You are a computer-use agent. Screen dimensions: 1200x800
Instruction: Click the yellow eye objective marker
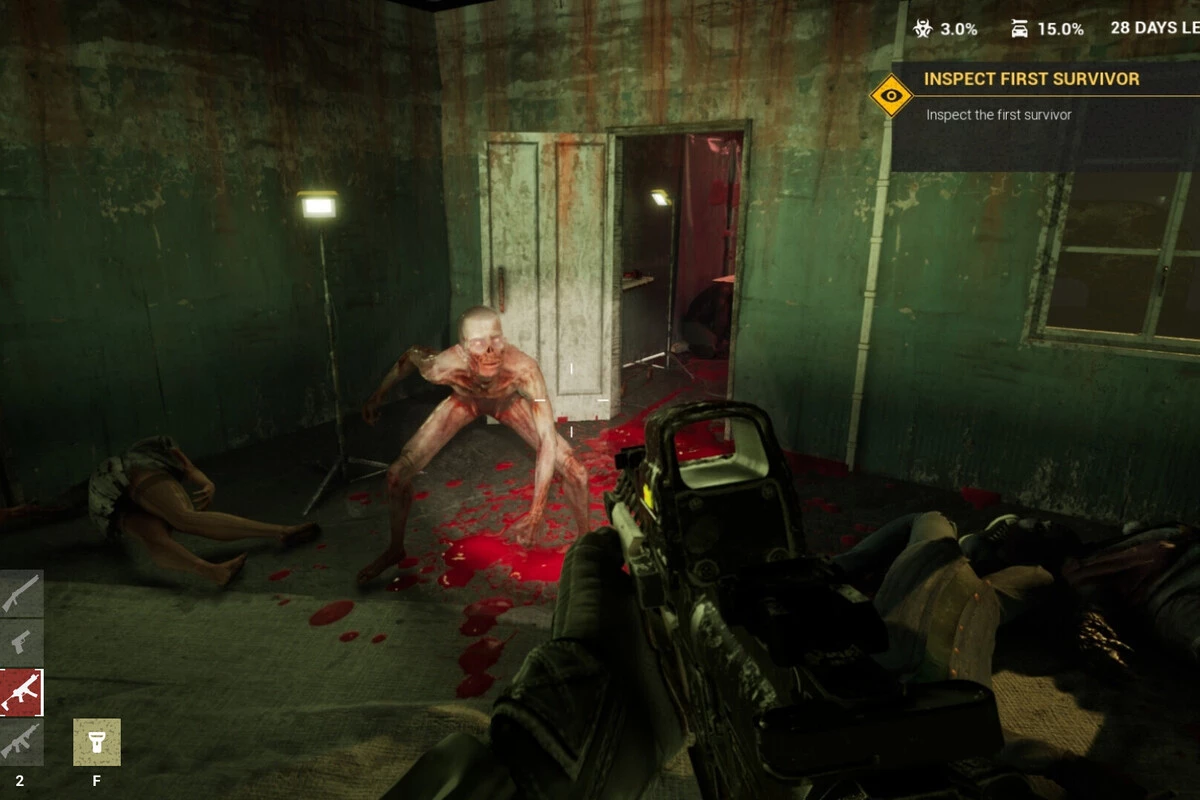pyautogui.click(x=891, y=96)
